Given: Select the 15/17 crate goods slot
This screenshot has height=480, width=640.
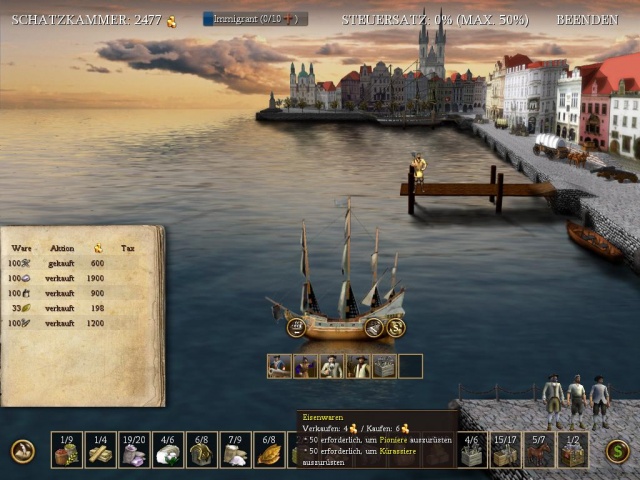Looking at the screenshot, I should click(x=505, y=450).
